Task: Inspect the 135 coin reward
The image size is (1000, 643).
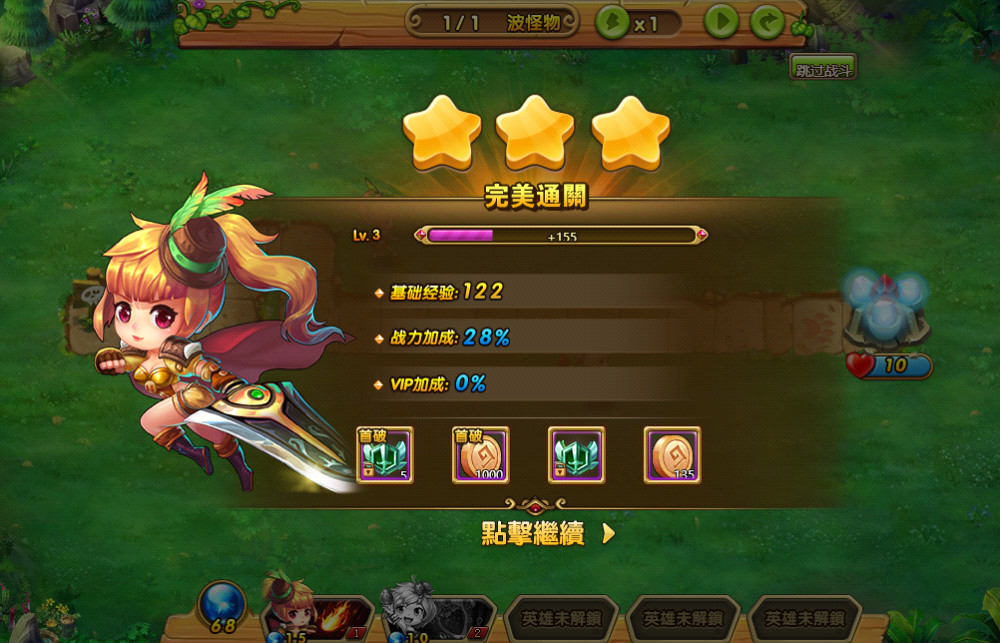Action: [x=672, y=455]
